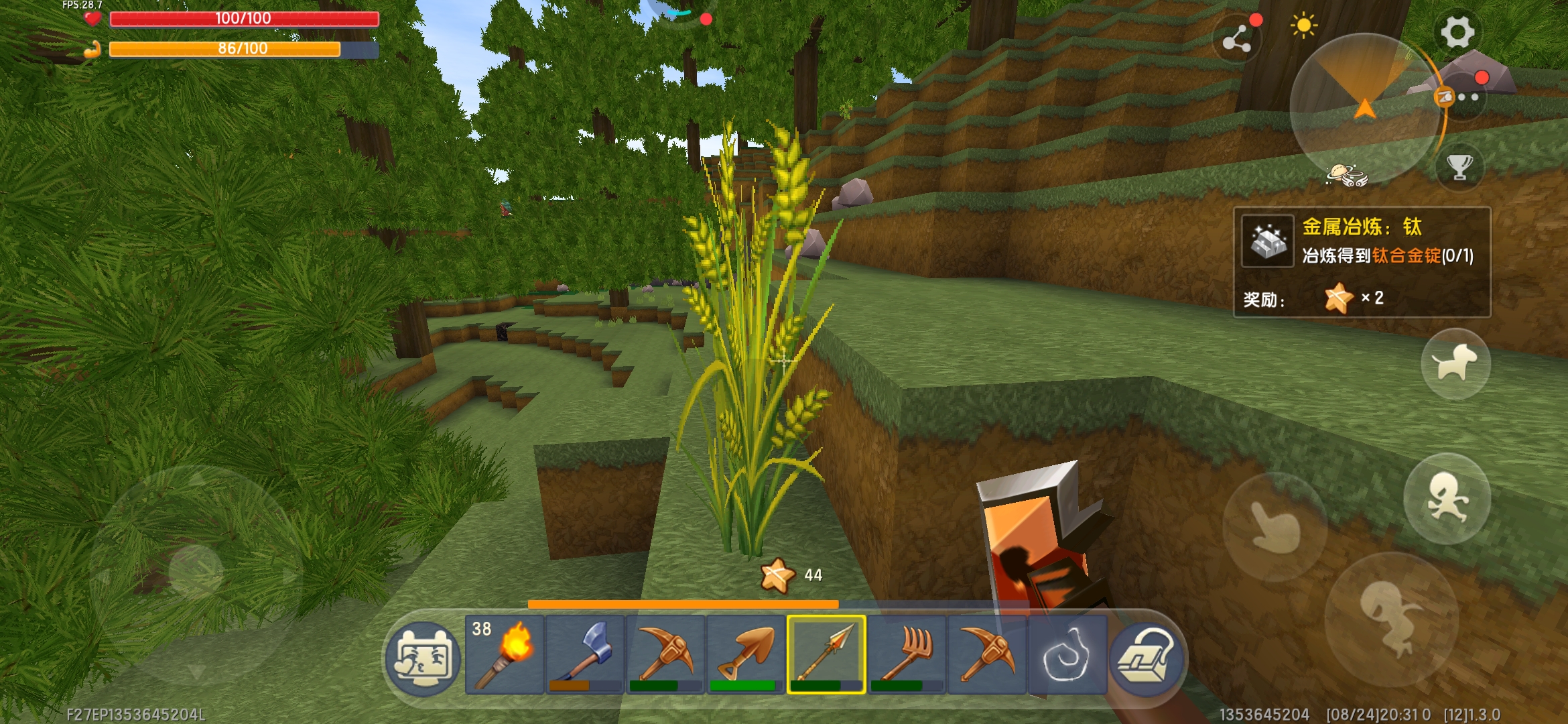Select the spear hotbar slot
The width and height of the screenshot is (1568, 724).
click(826, 655)
